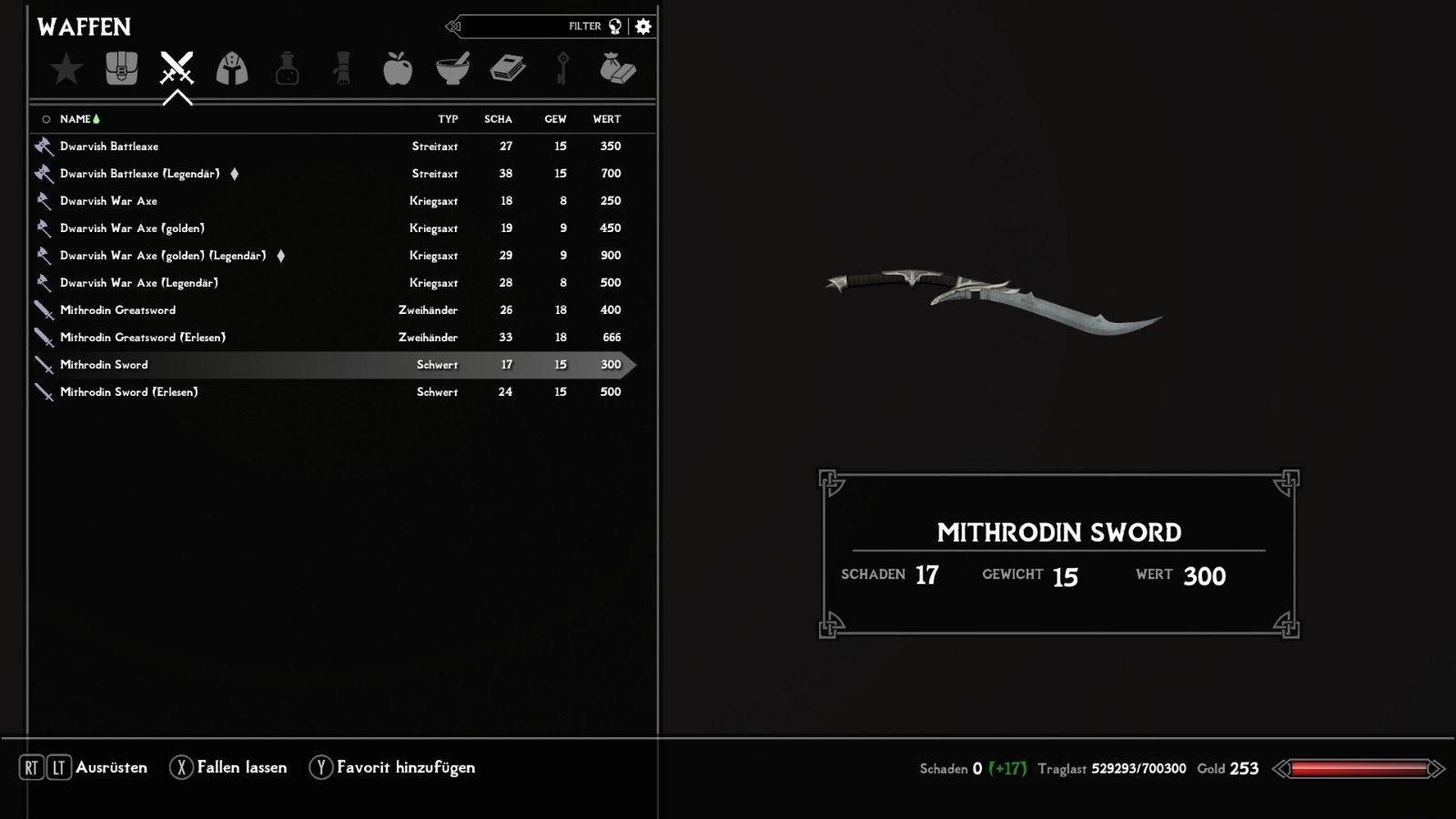
Task: Open the ingredients mortar category
Action: click(452, 69)
